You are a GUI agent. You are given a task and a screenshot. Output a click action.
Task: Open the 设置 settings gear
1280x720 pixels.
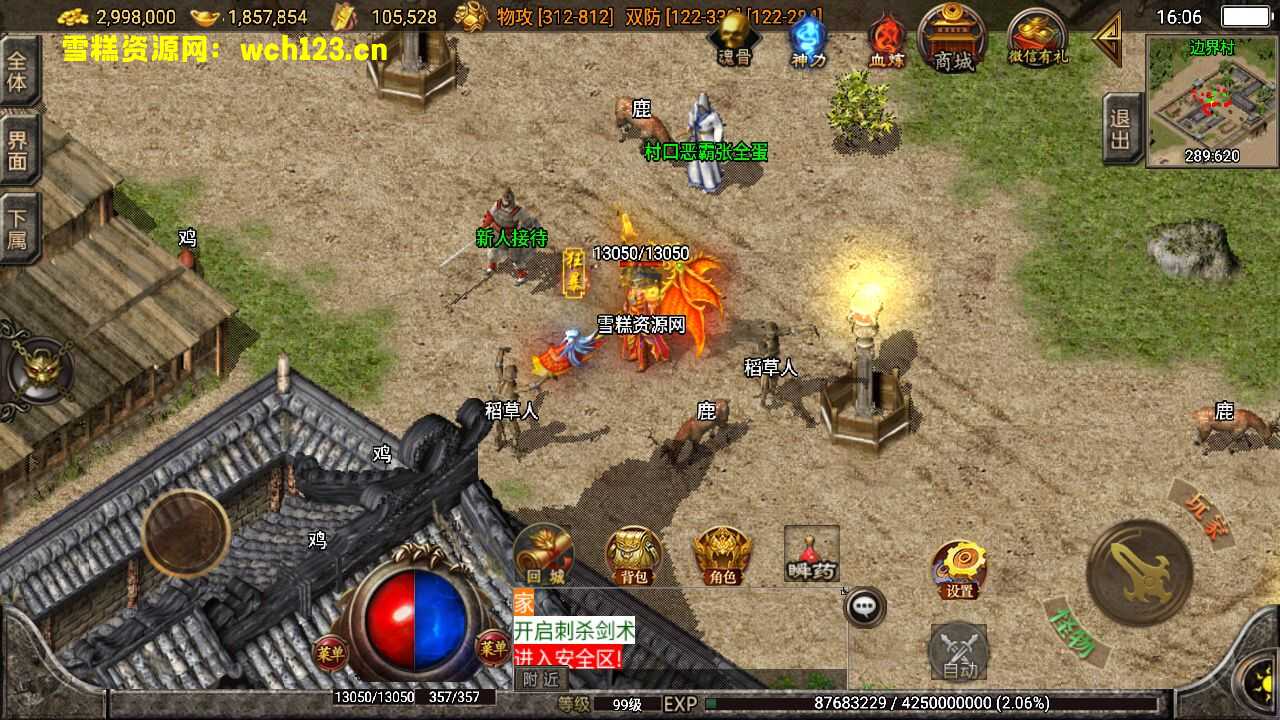(959, 568)
